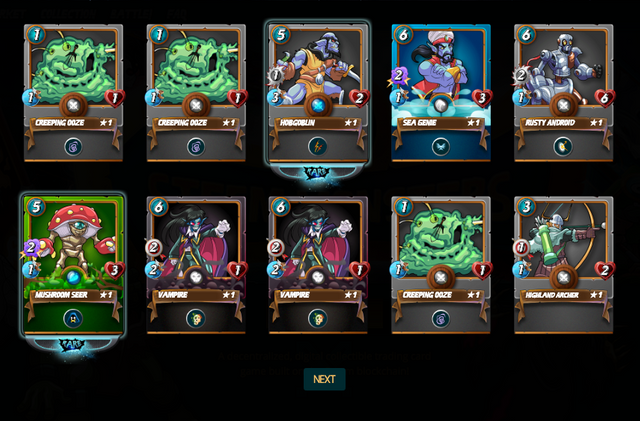Pick the Rusty Android card

pos(564,92)
